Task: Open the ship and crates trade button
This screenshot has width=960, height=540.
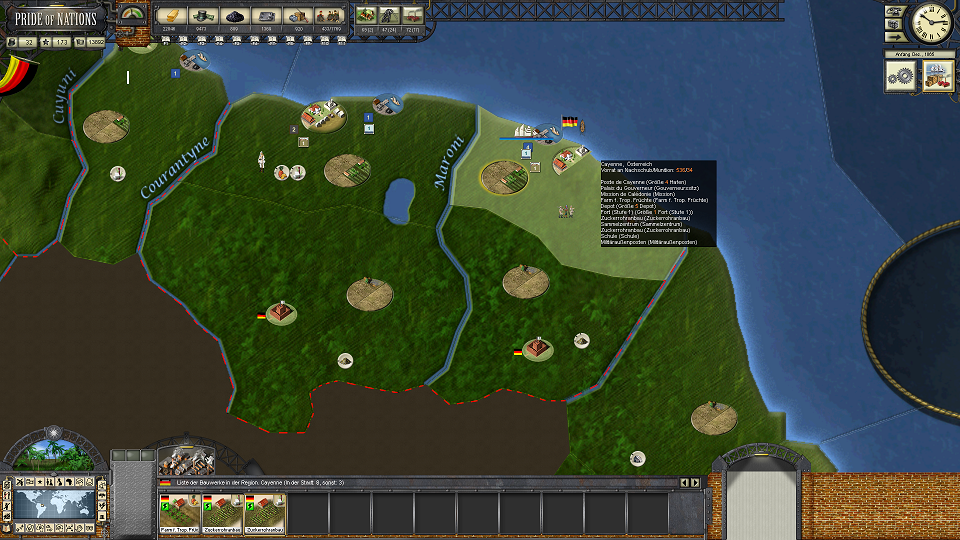Action: click(938, 76)
